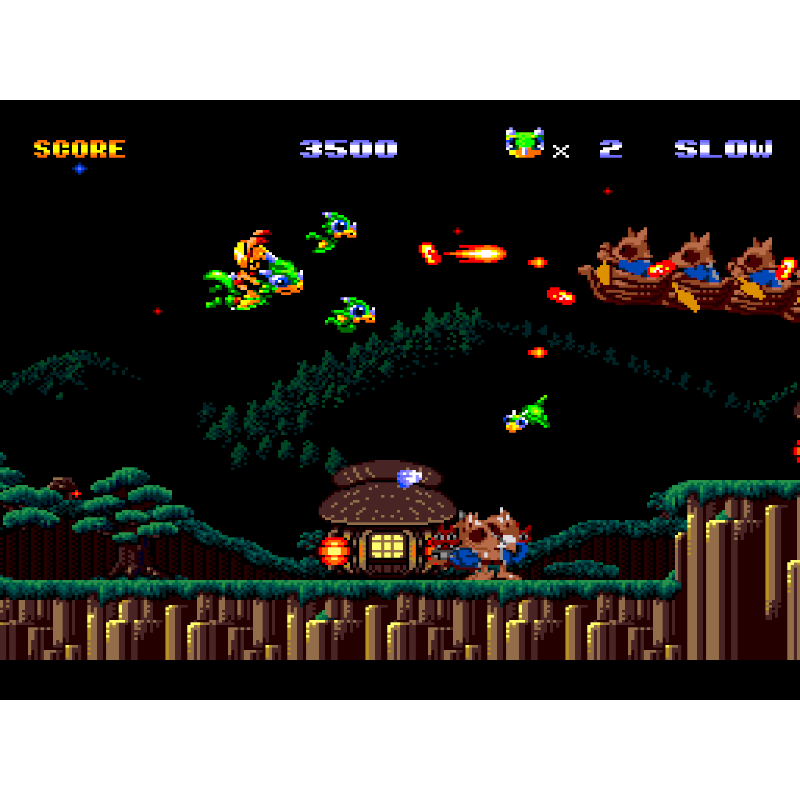800x800 pixels.
Task: Select the SLOW speed indicator
Action: coord(723,149)
